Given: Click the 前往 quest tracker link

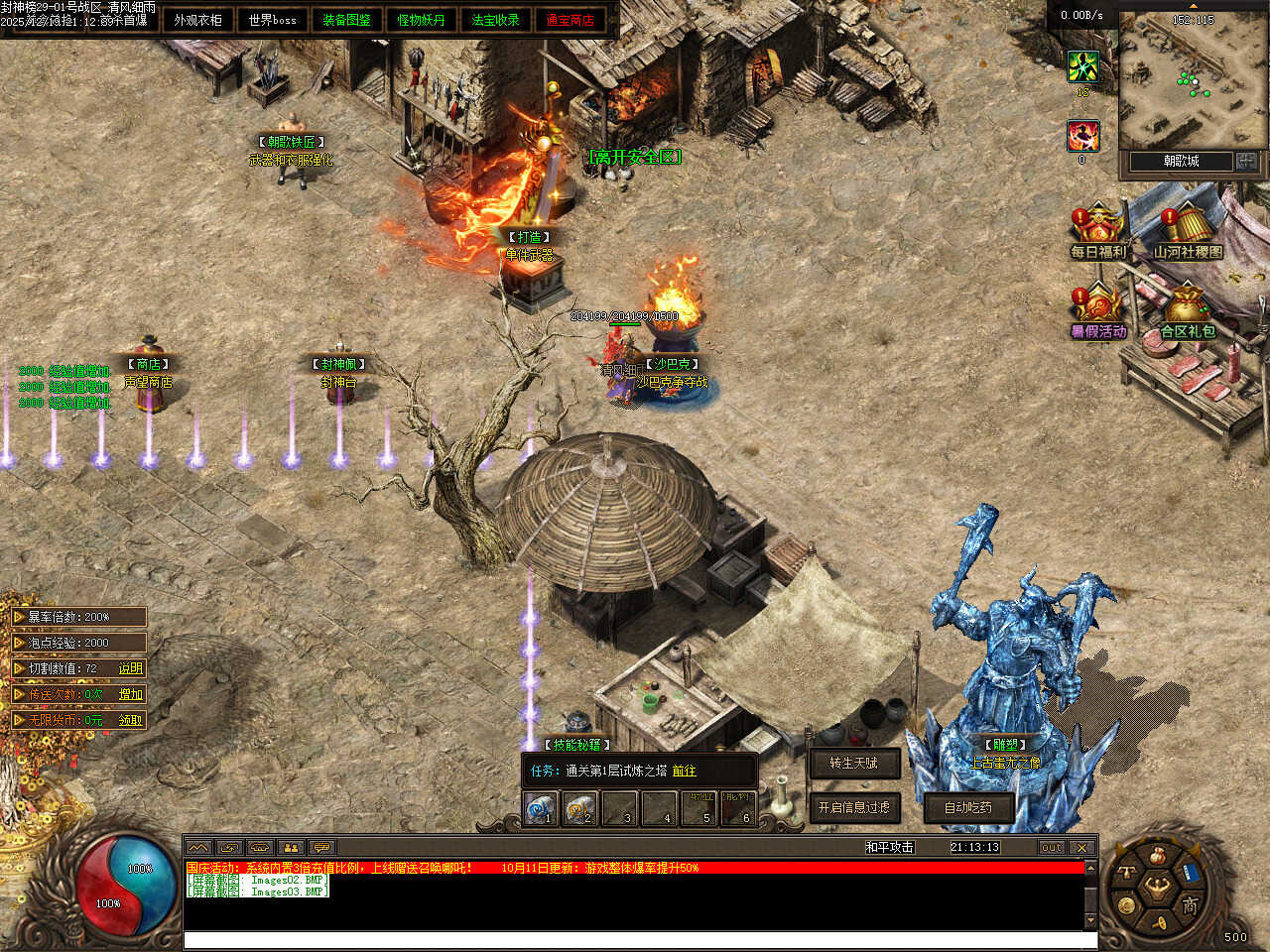Looking at the screenshot, I should [x=684, y=771].
